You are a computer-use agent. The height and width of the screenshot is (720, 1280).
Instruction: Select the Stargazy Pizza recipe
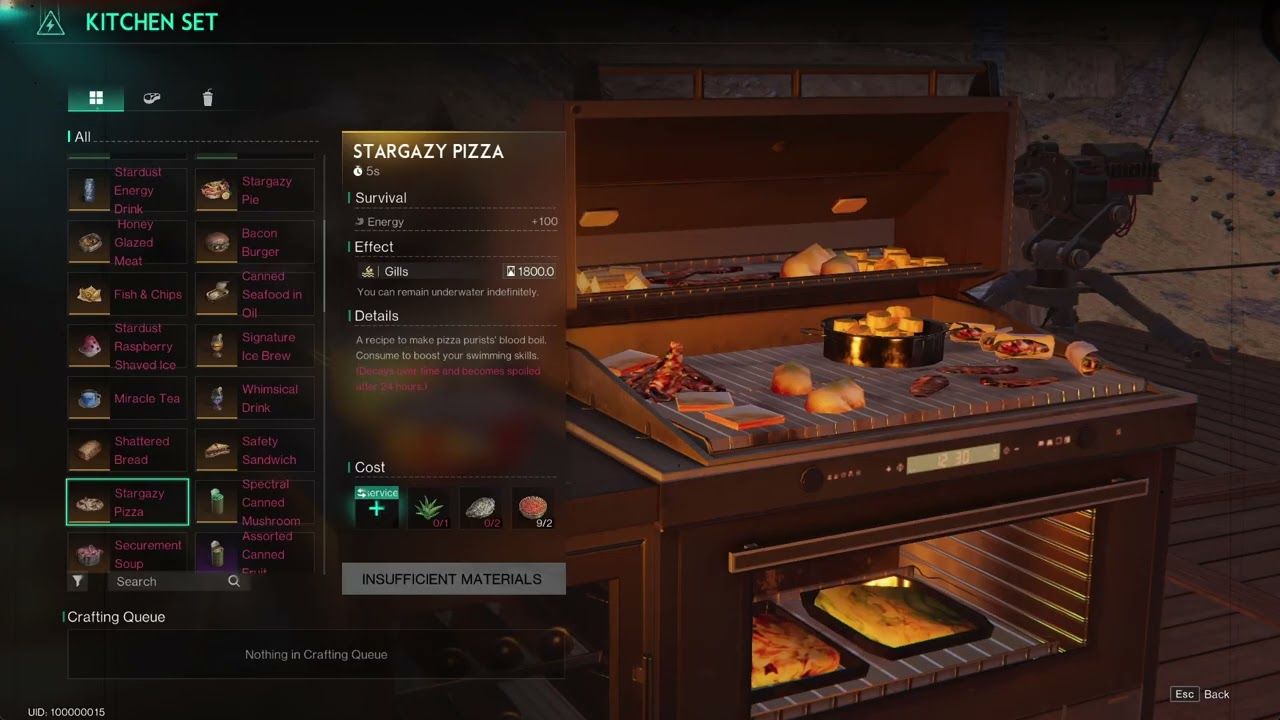click(127, 502)
